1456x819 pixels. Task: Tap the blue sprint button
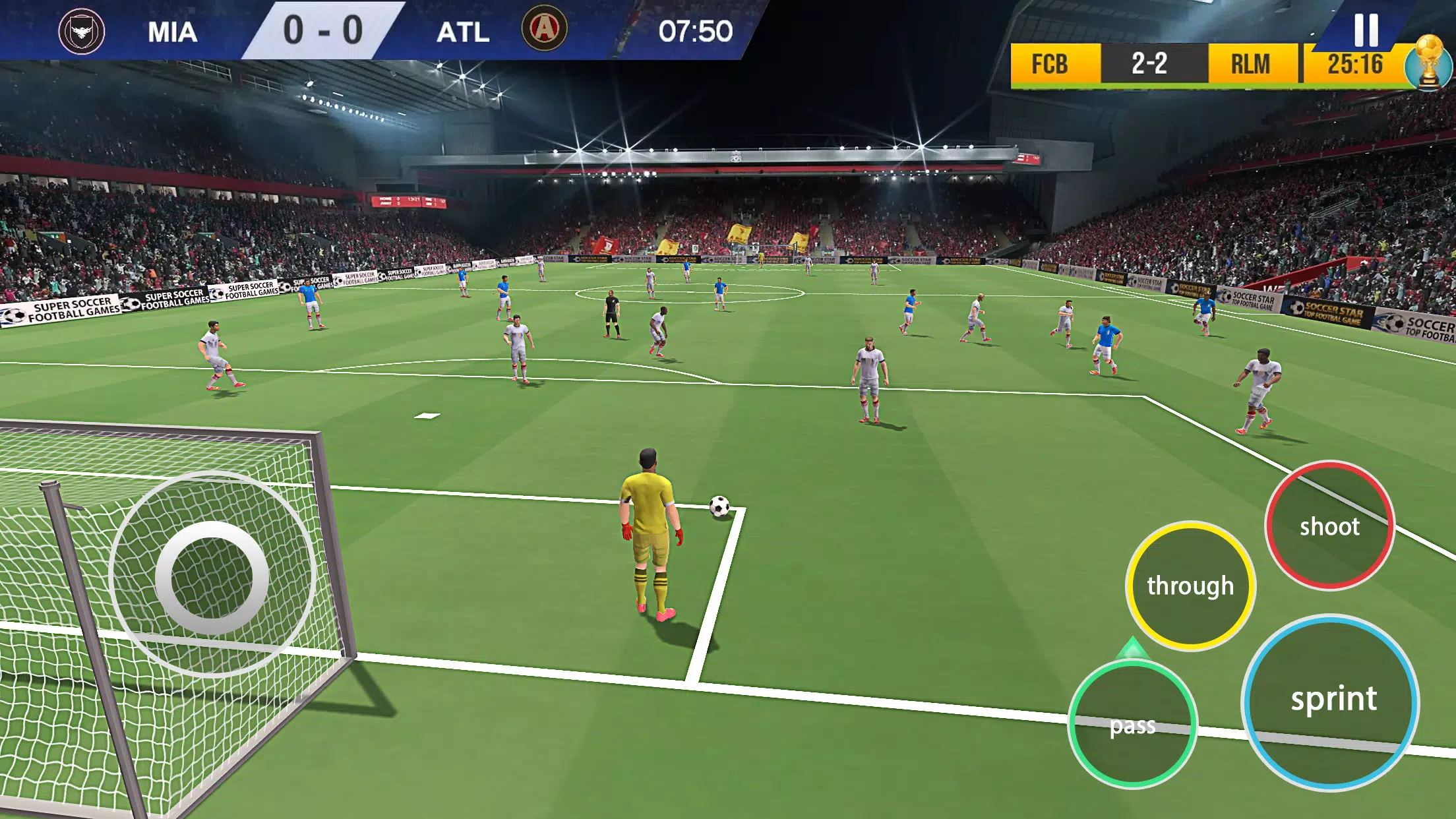(1331, 702)
